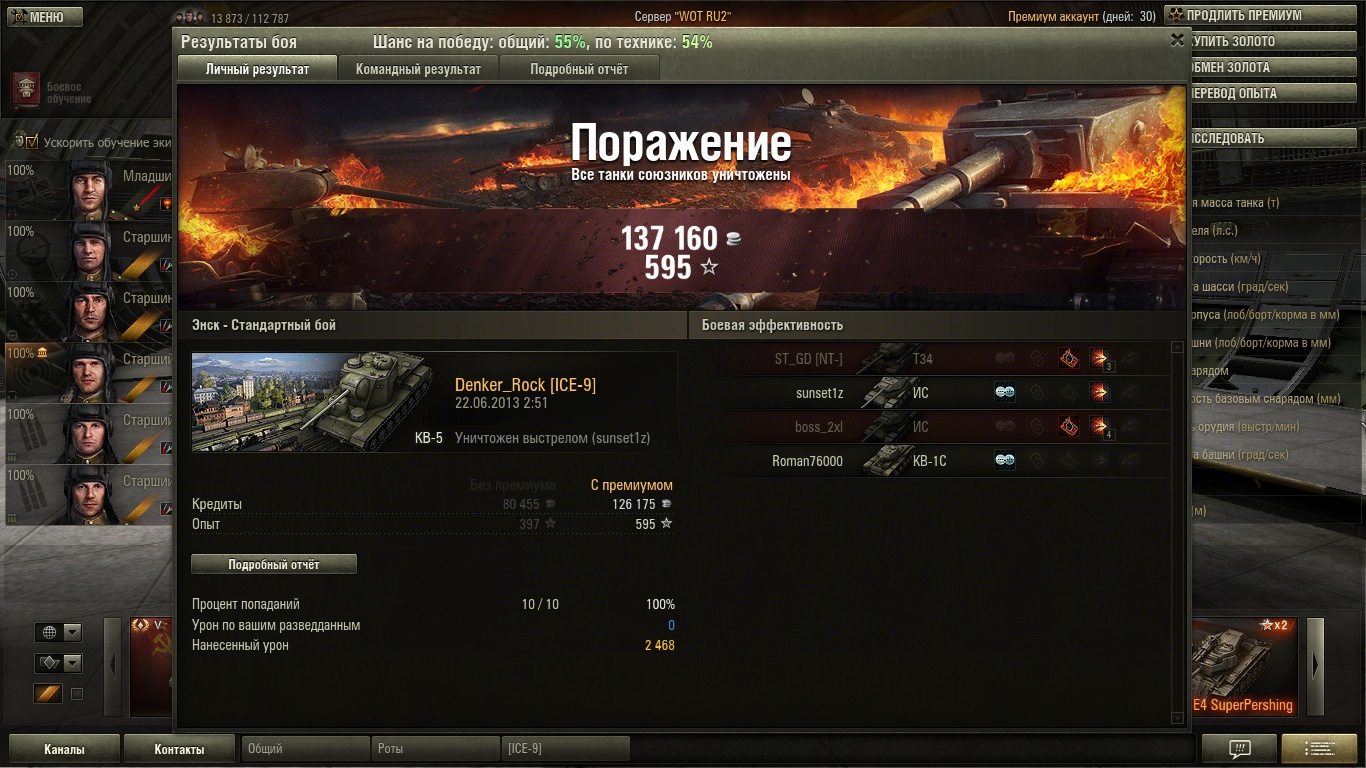Open the Контакты list
The height and width of the screenshot is (768, 1366).
click(x=179, y=749)
